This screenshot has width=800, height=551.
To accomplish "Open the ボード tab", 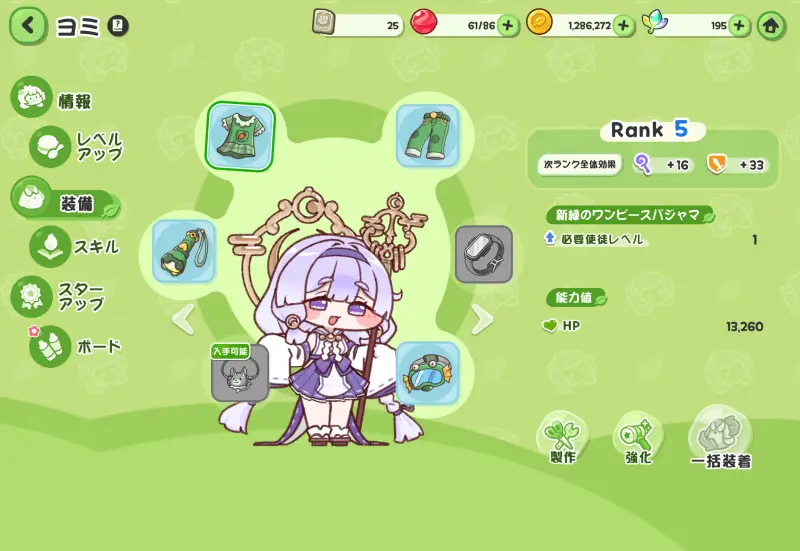I will coord(78,347).
